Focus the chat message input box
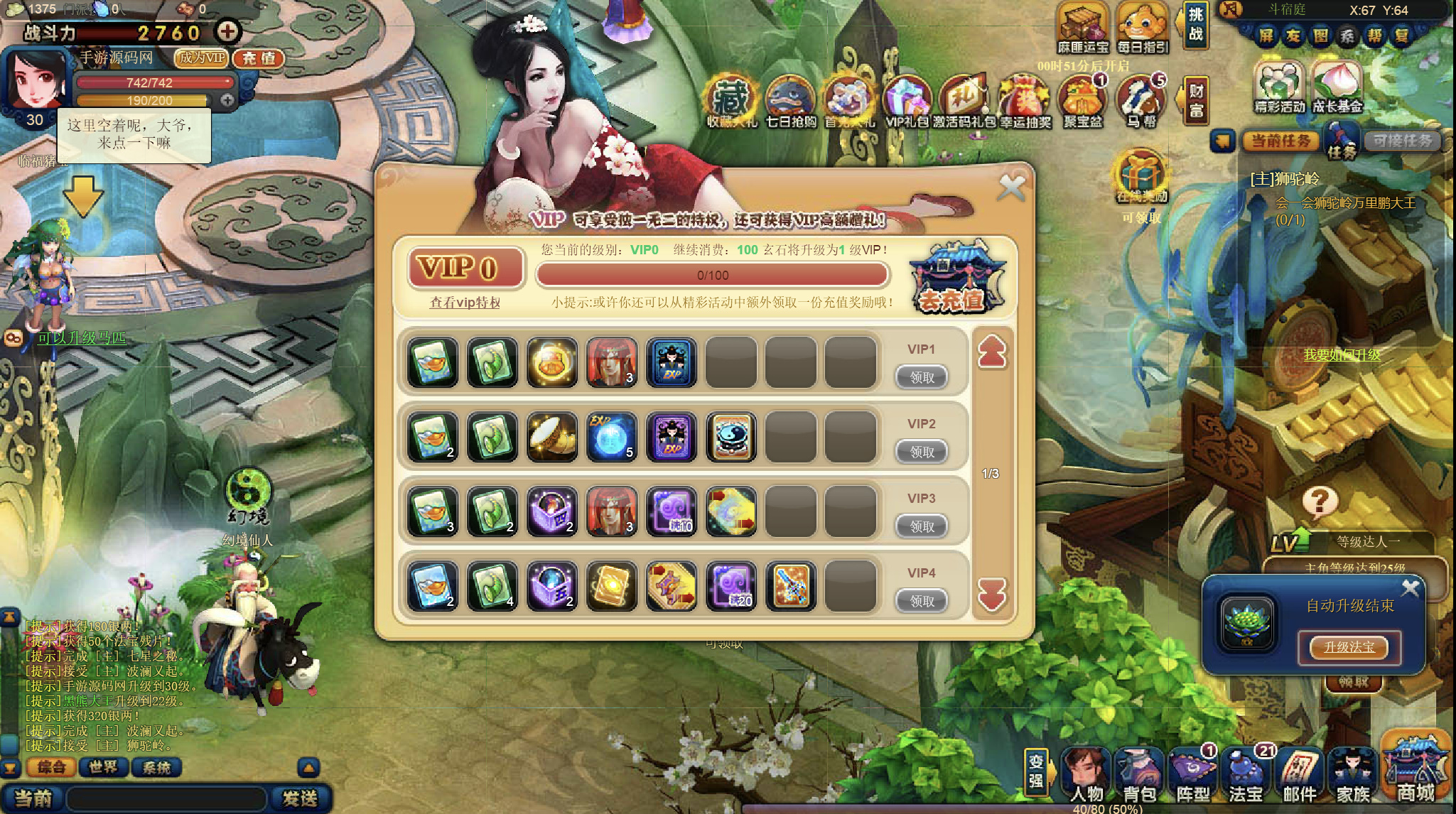This screenshot has width=1456, height=814. 167,798
